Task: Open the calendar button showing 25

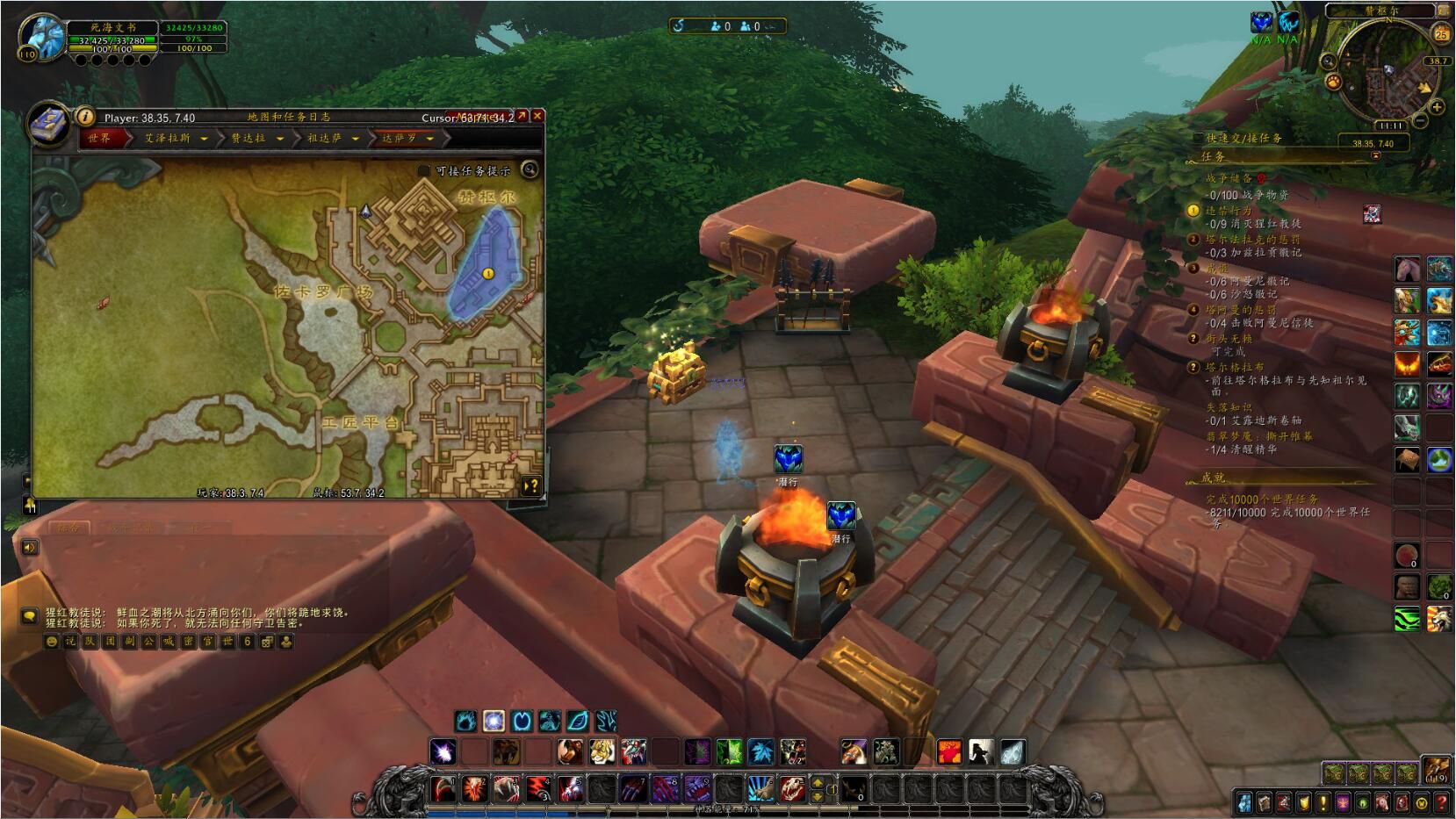Action: click(1441, 34)
